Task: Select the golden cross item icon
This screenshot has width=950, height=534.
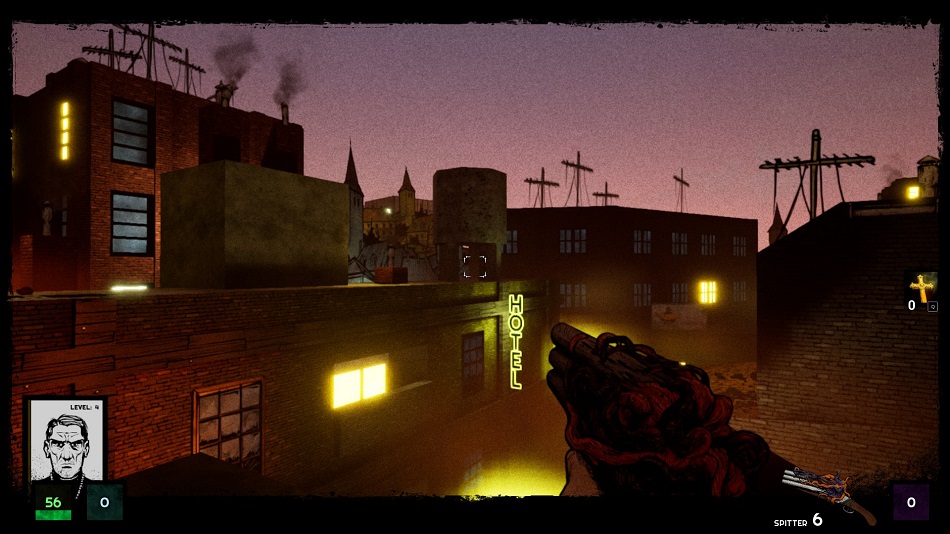Action: tap(922, 287)
